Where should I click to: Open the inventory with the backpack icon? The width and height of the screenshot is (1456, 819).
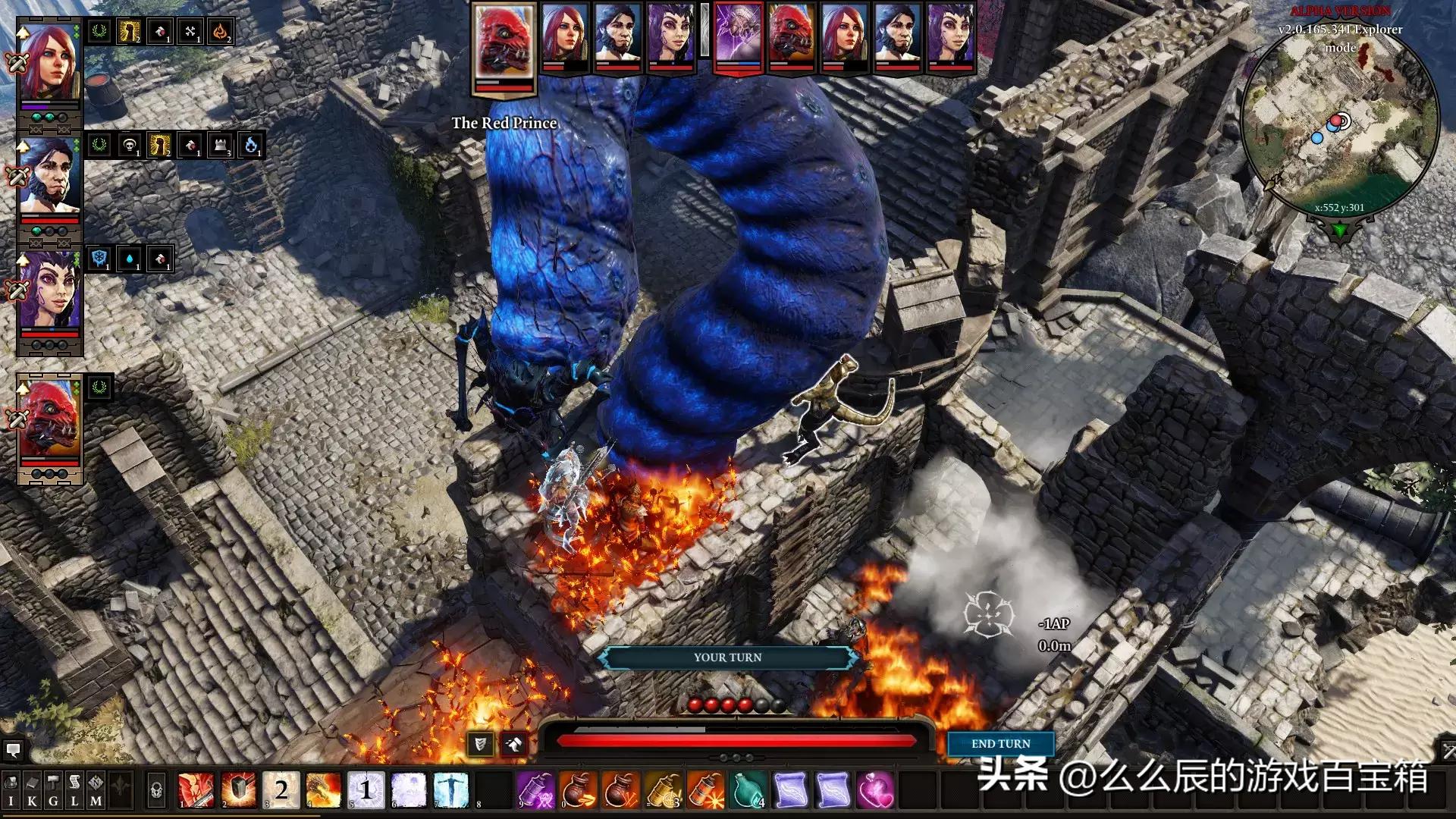(11, 789)
